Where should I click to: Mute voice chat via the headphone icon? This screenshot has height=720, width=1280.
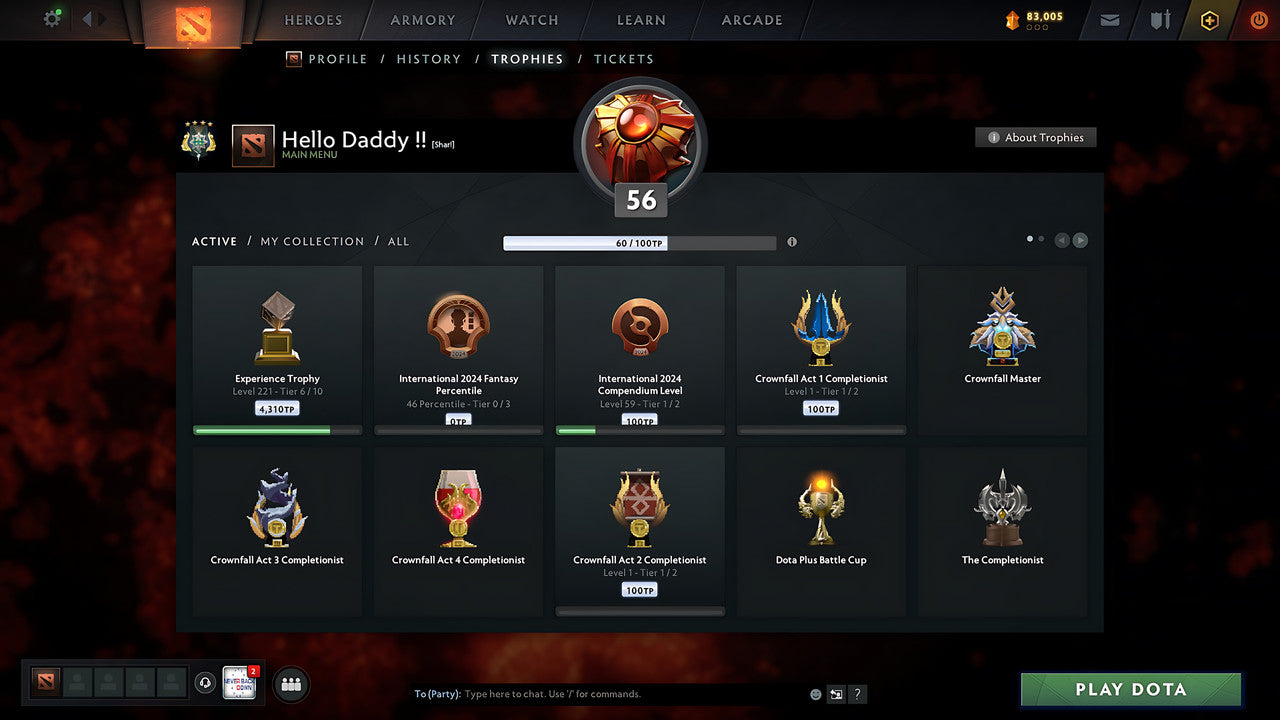[x=206, y=684]
